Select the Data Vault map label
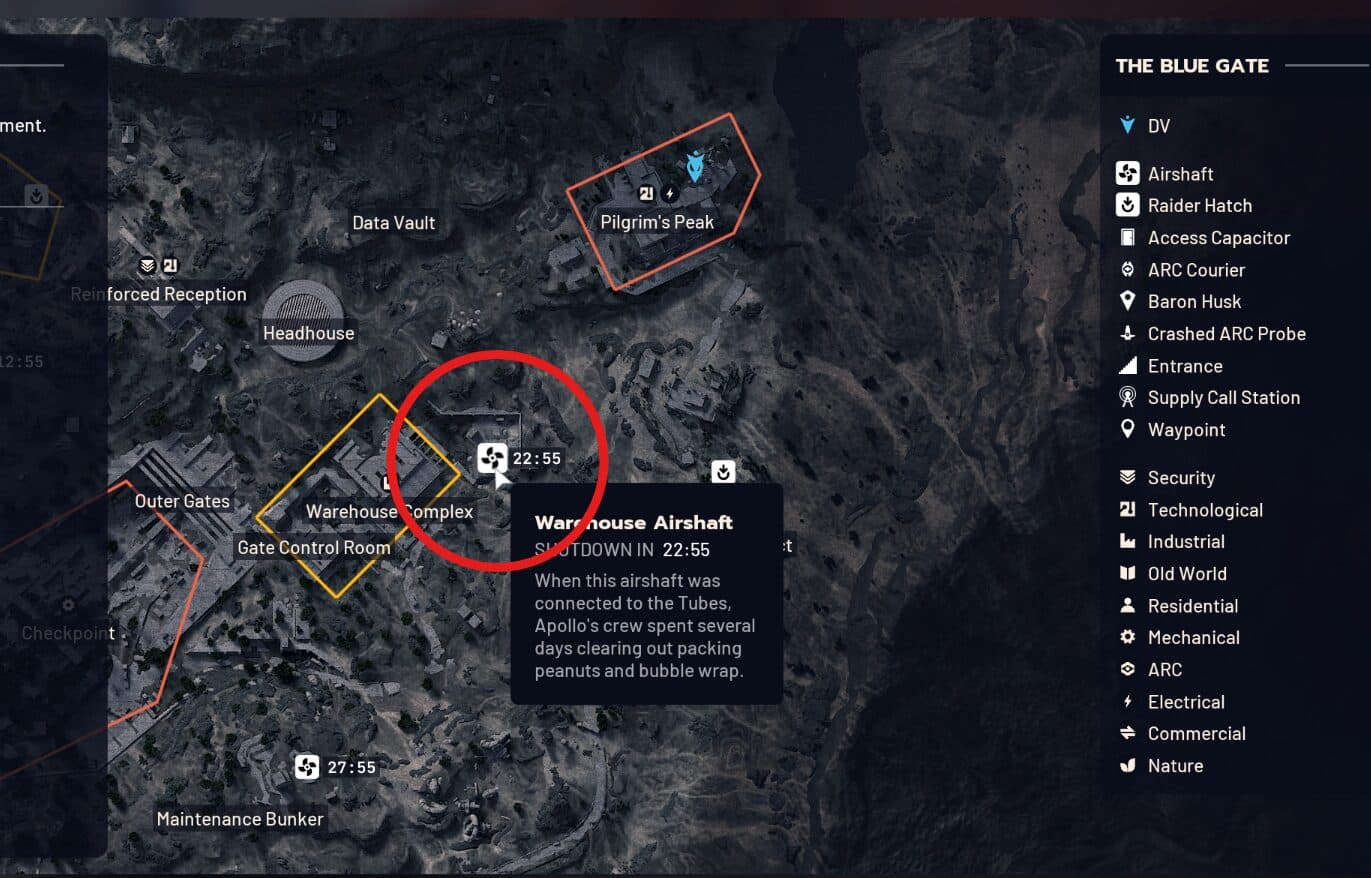This screenshot has height=878, width=1371. pyautogui.click(x=394, y=223)
